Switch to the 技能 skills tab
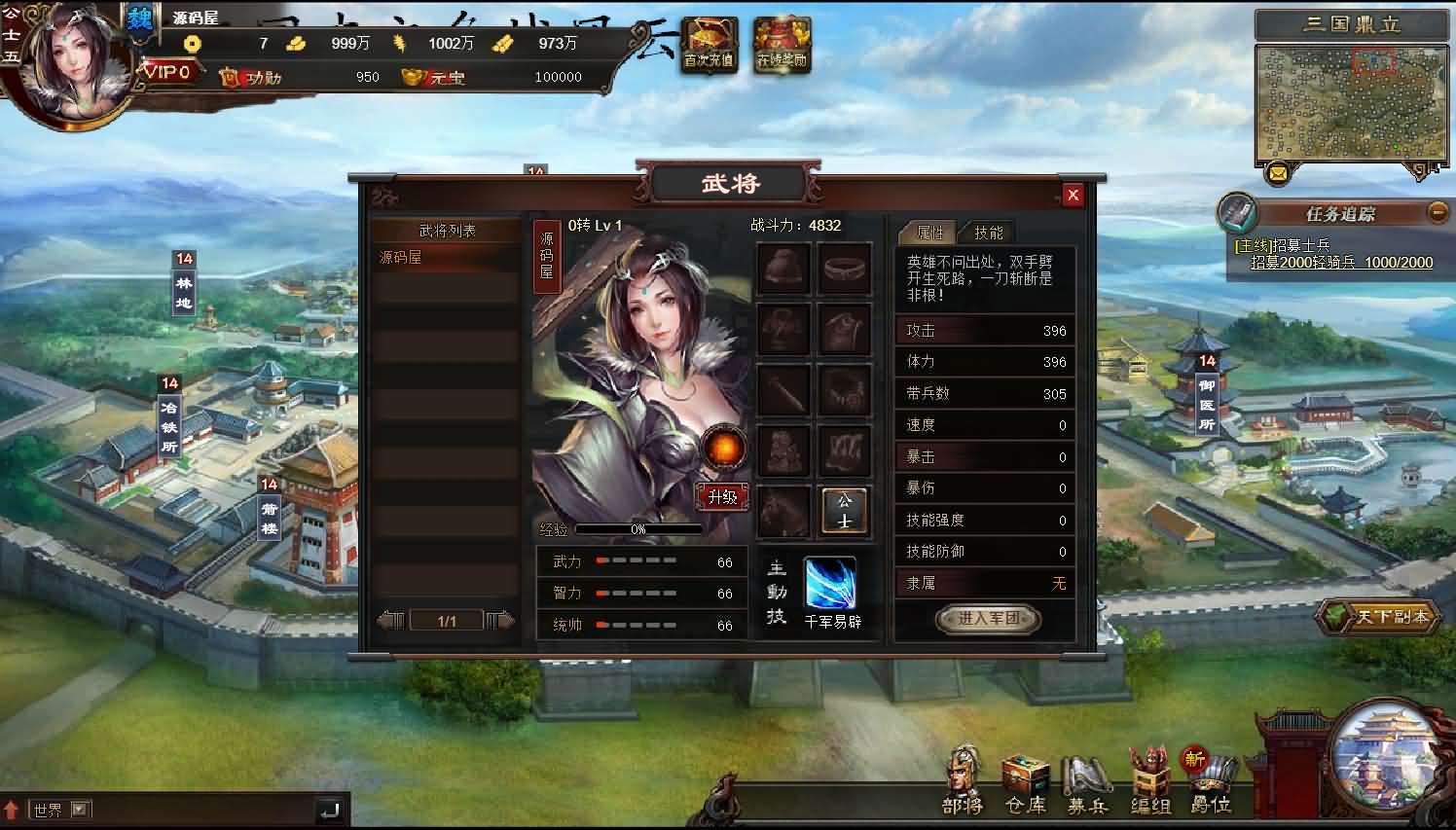 coord(989,233)
